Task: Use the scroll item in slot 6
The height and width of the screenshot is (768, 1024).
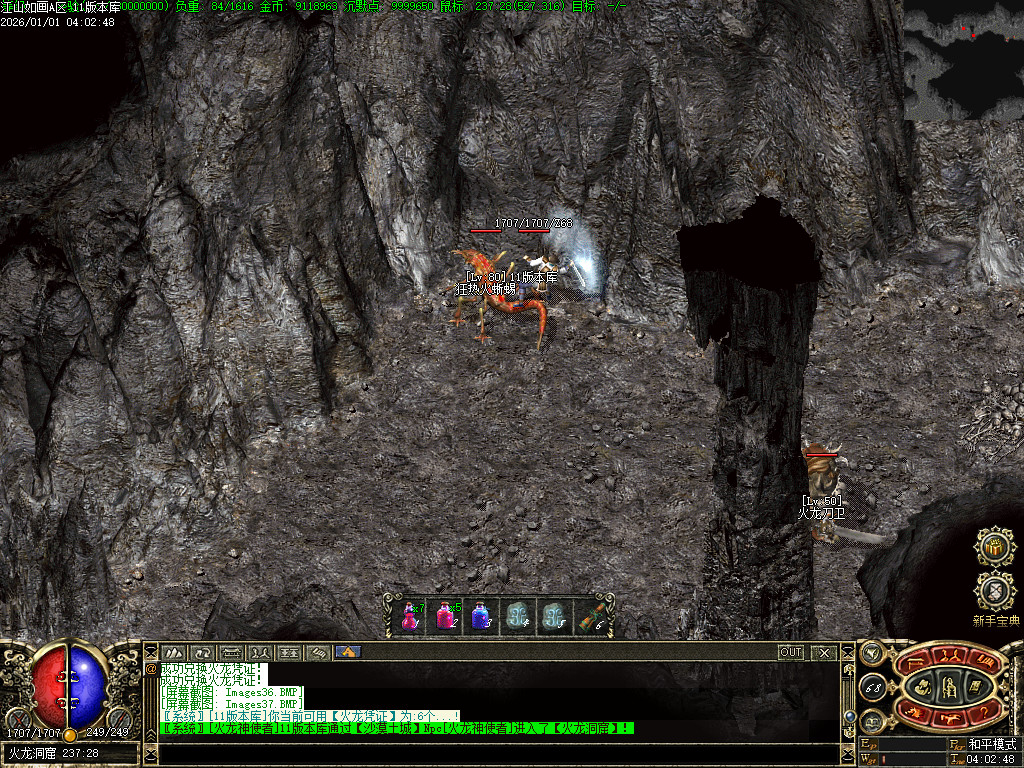Action: pyautogui.click(x=589, y=616)
